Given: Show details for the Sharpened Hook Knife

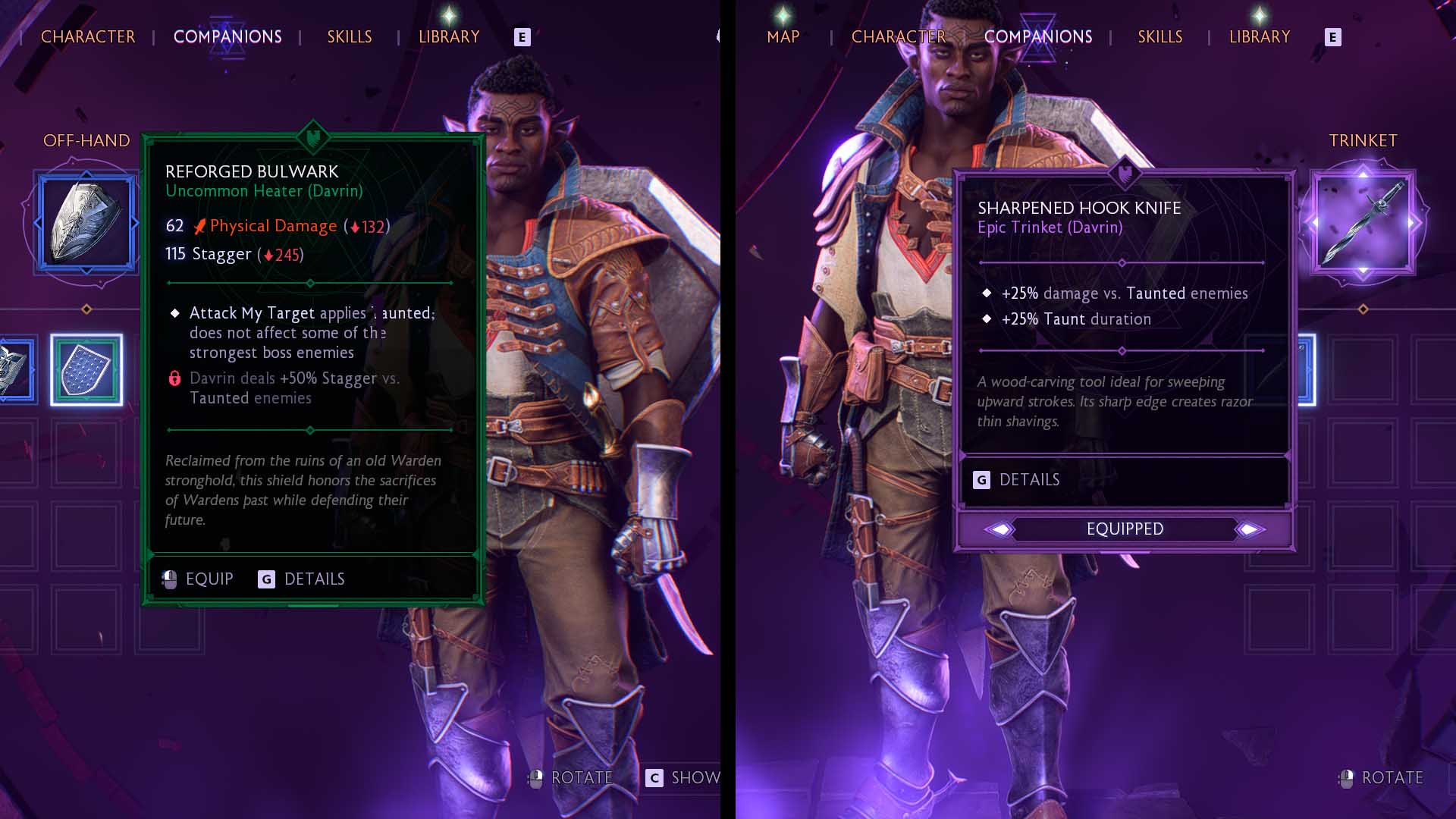Looking at the screenshot, I should [1018, 480].
